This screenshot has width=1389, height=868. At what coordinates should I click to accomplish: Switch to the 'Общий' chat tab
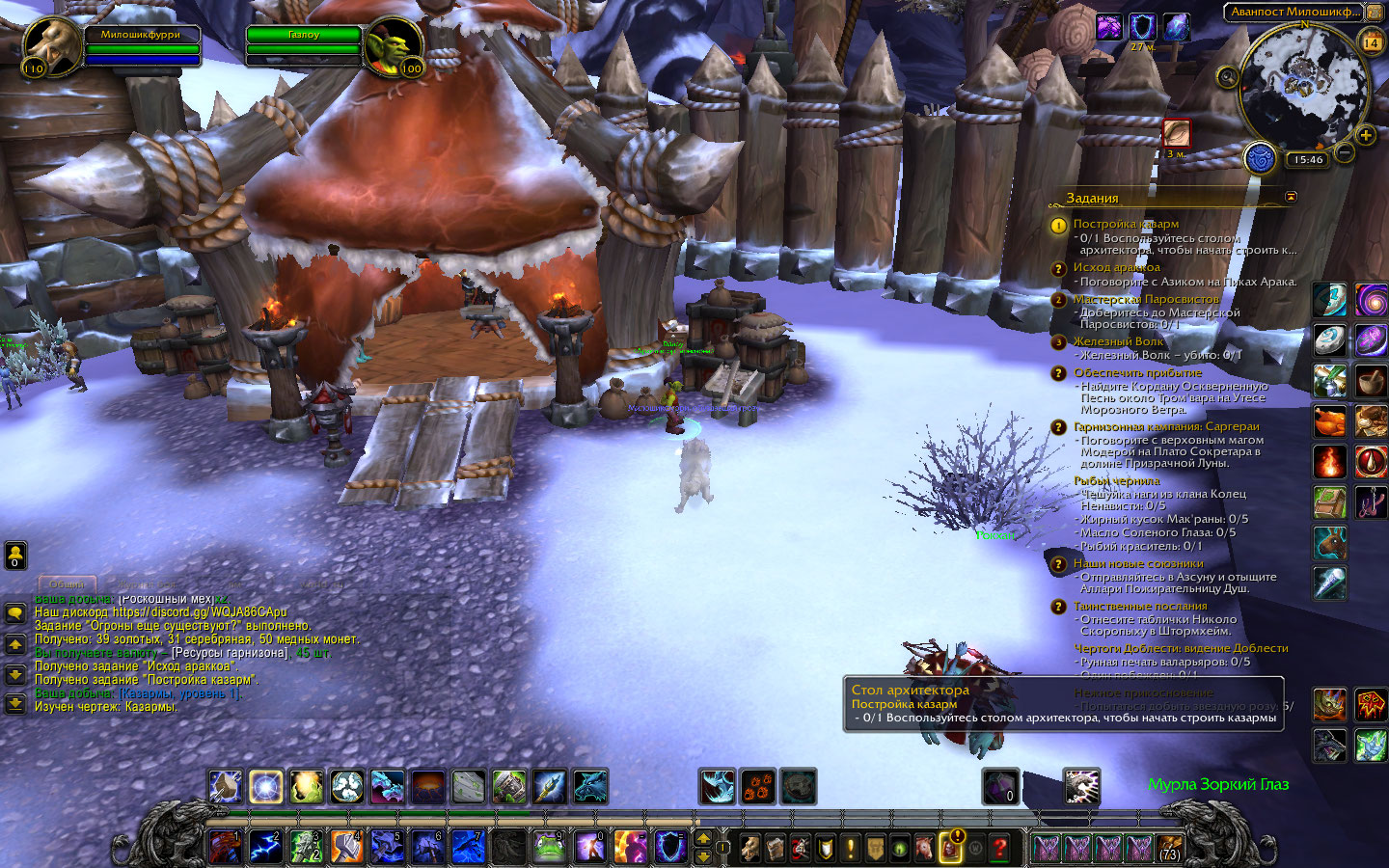click(x=68, y=583)
